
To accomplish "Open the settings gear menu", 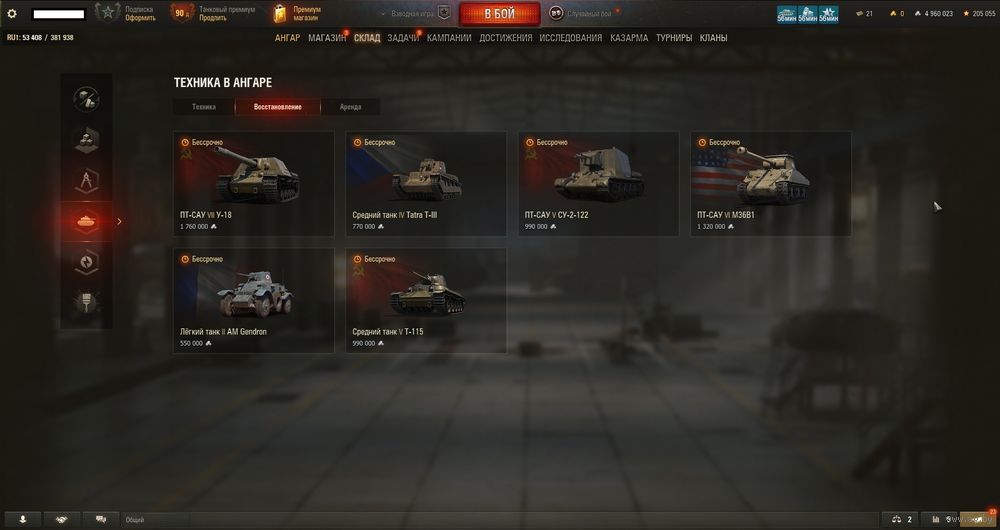I will tap(12, 14).
